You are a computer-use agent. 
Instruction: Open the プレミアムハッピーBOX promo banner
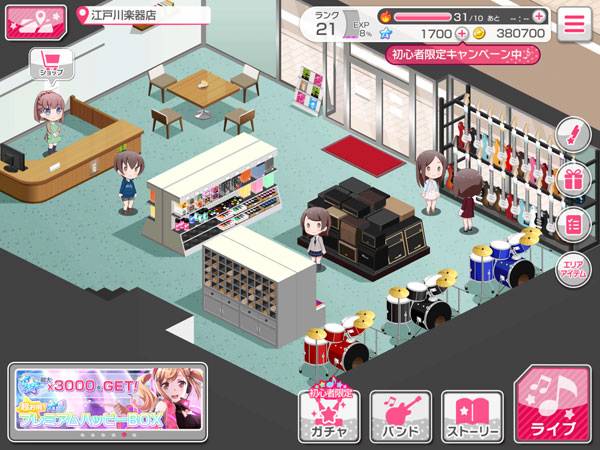click(x=109, y=401)
